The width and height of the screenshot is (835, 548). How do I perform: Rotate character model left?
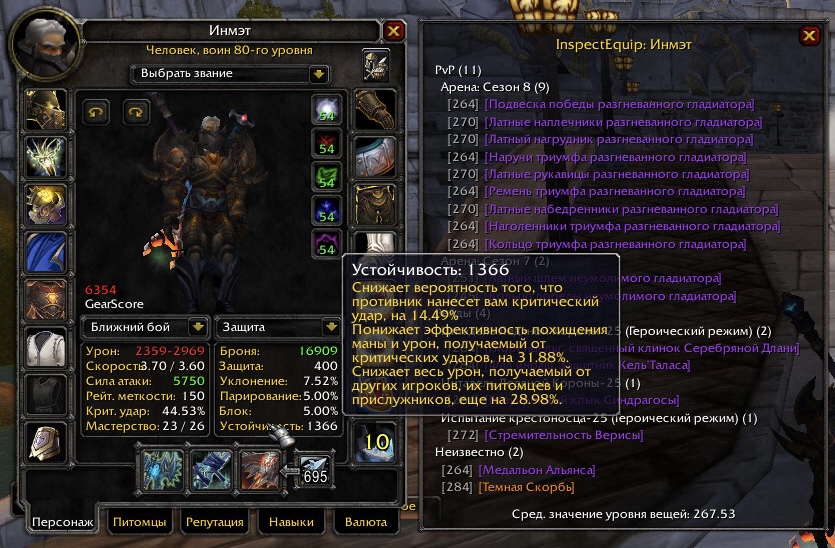[x=96, y=111]
